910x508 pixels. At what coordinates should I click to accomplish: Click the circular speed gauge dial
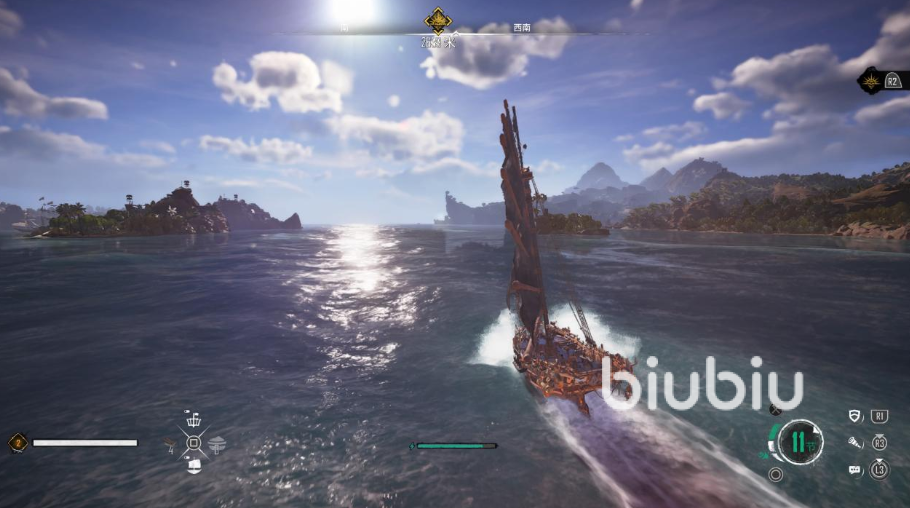pyautogui.click(x=800, y=441)
